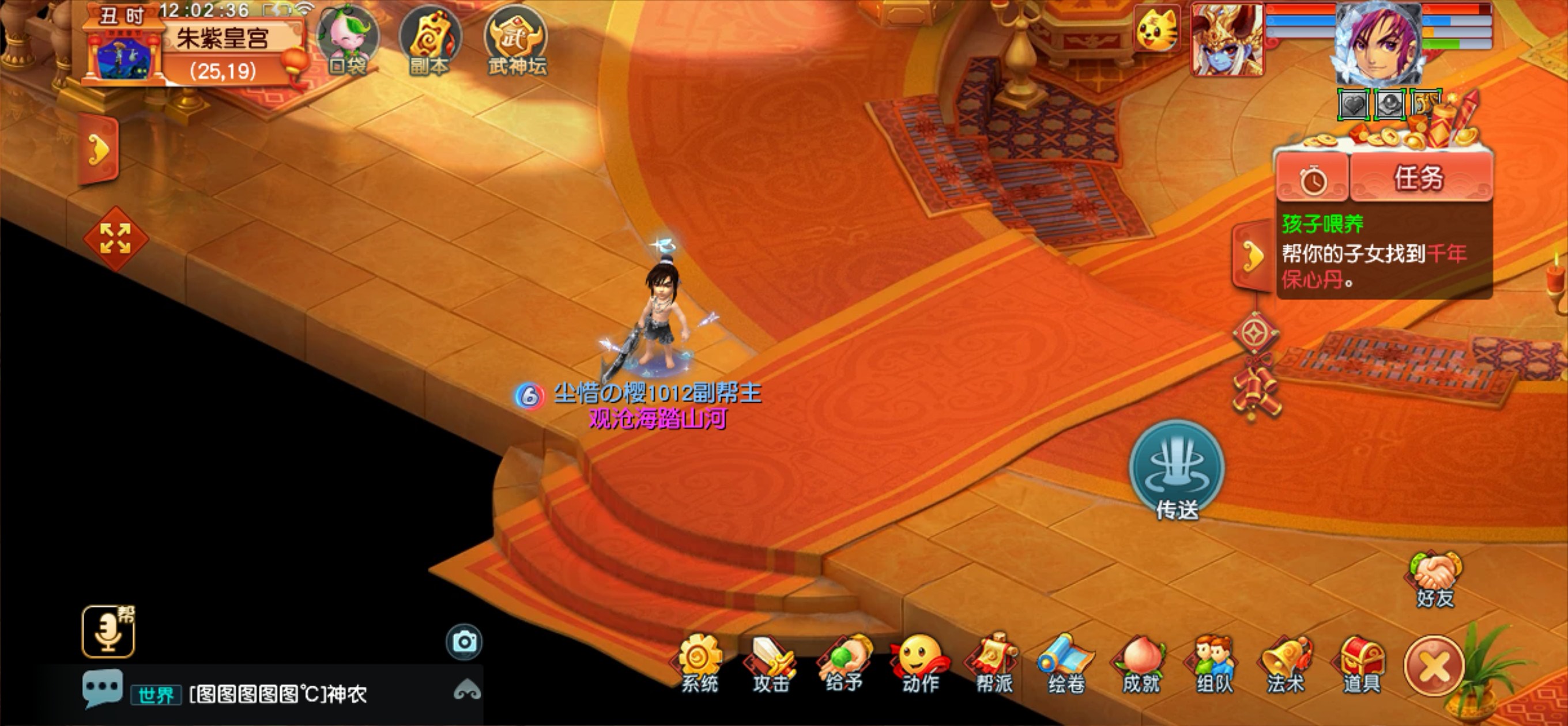The image size is (1568, 726).
Task: Open the 动作 emote actions menu
Action: click(x=919, y=664)
